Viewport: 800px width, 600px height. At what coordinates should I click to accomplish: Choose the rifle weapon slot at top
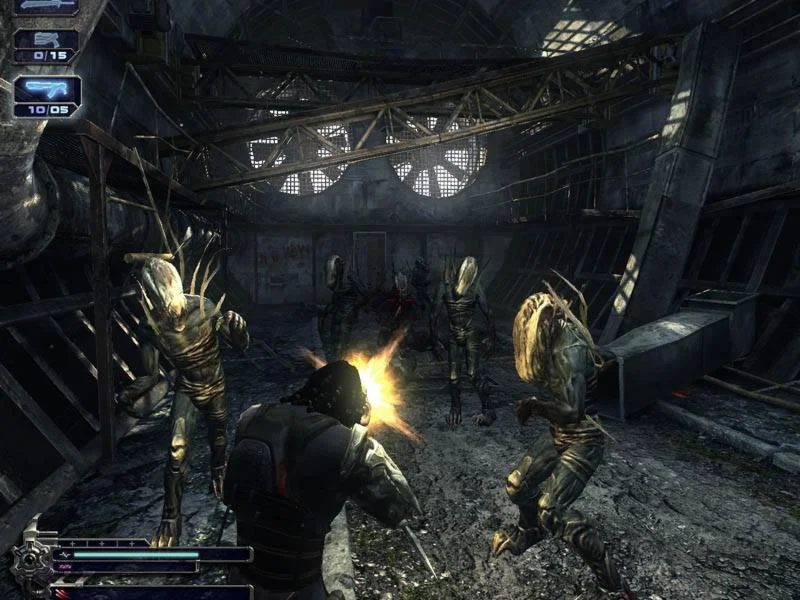click(45, 6)
